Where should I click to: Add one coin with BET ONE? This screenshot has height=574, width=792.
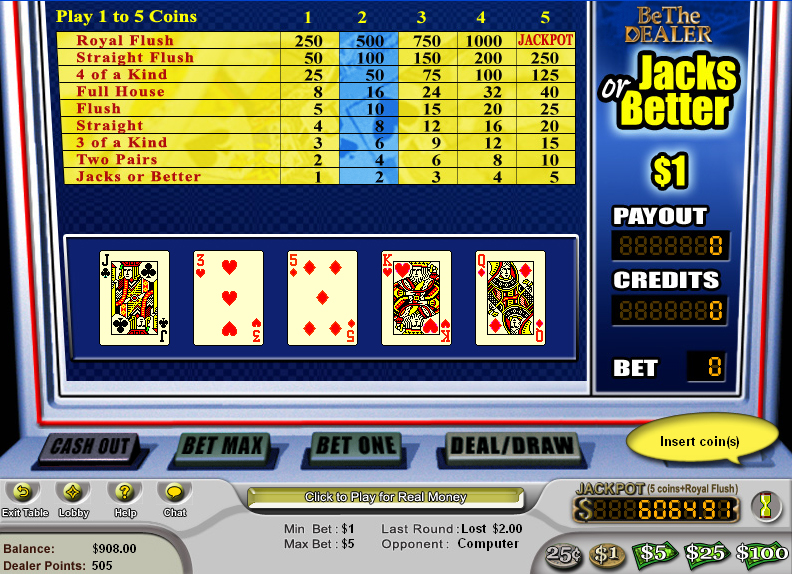(357, 446)
